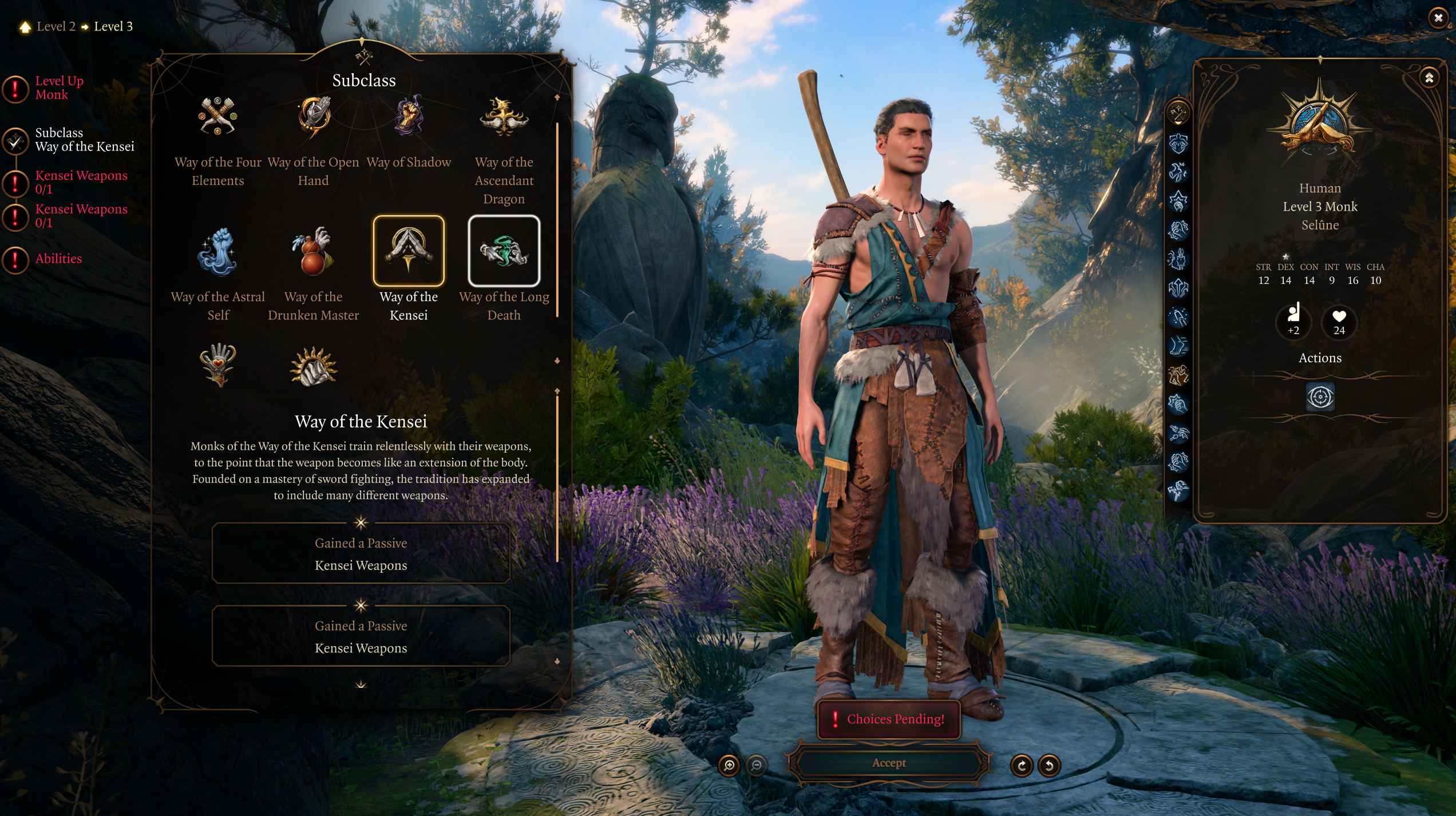Select the action icon under Actions
The width and height of the screenshot is (1456, 816).
(x=1320, y=397)
